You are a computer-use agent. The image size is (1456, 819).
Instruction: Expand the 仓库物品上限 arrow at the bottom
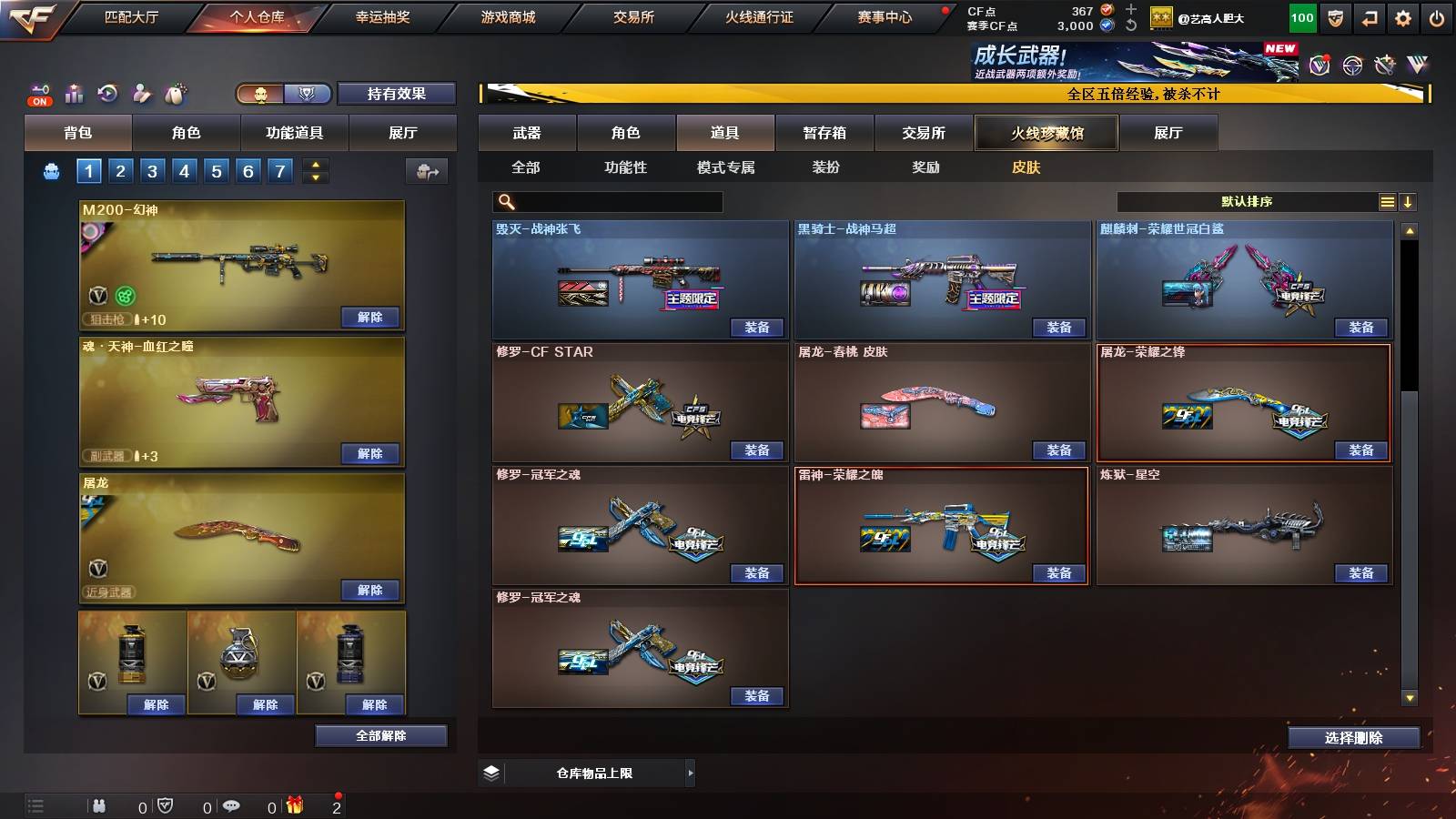point(690,772)
